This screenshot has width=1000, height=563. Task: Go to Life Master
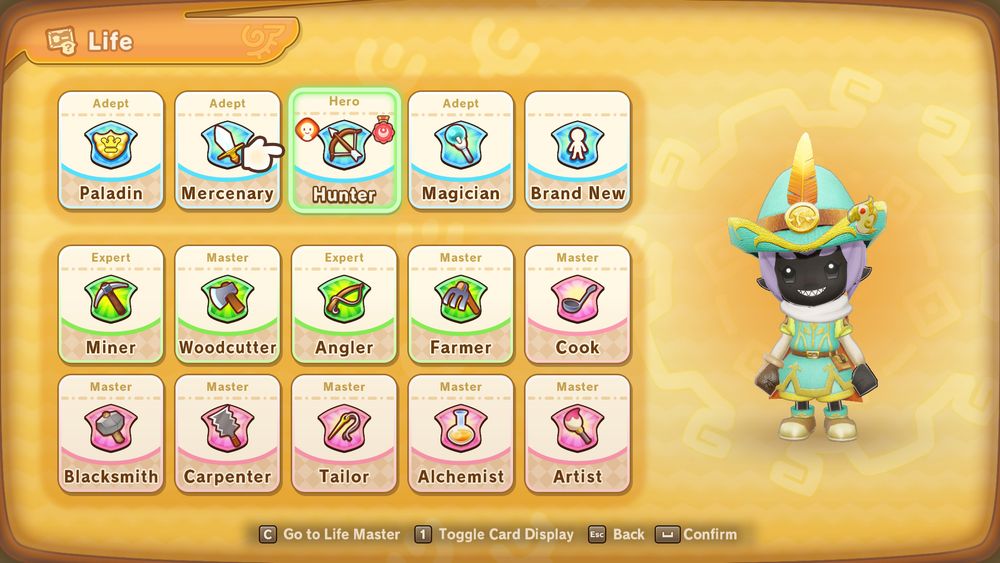click(330, 534)
